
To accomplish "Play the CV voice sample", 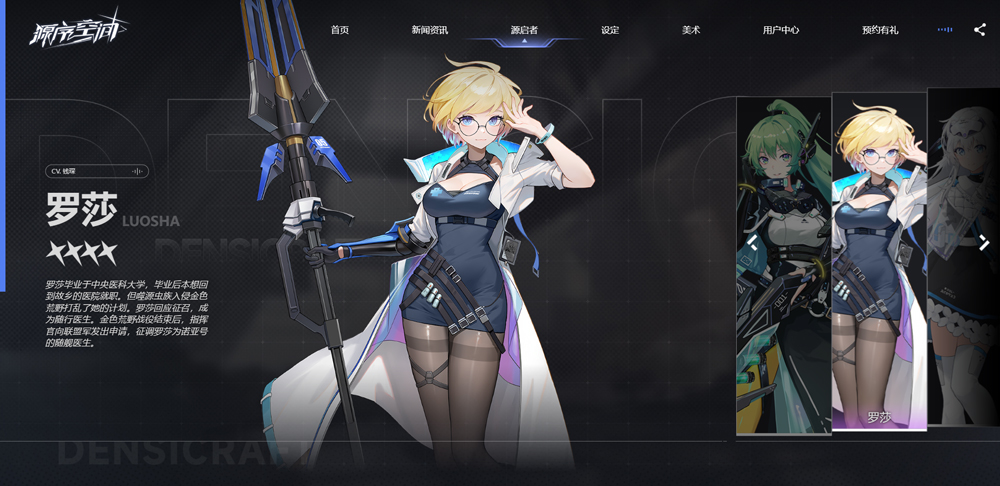I will point(138,171).
